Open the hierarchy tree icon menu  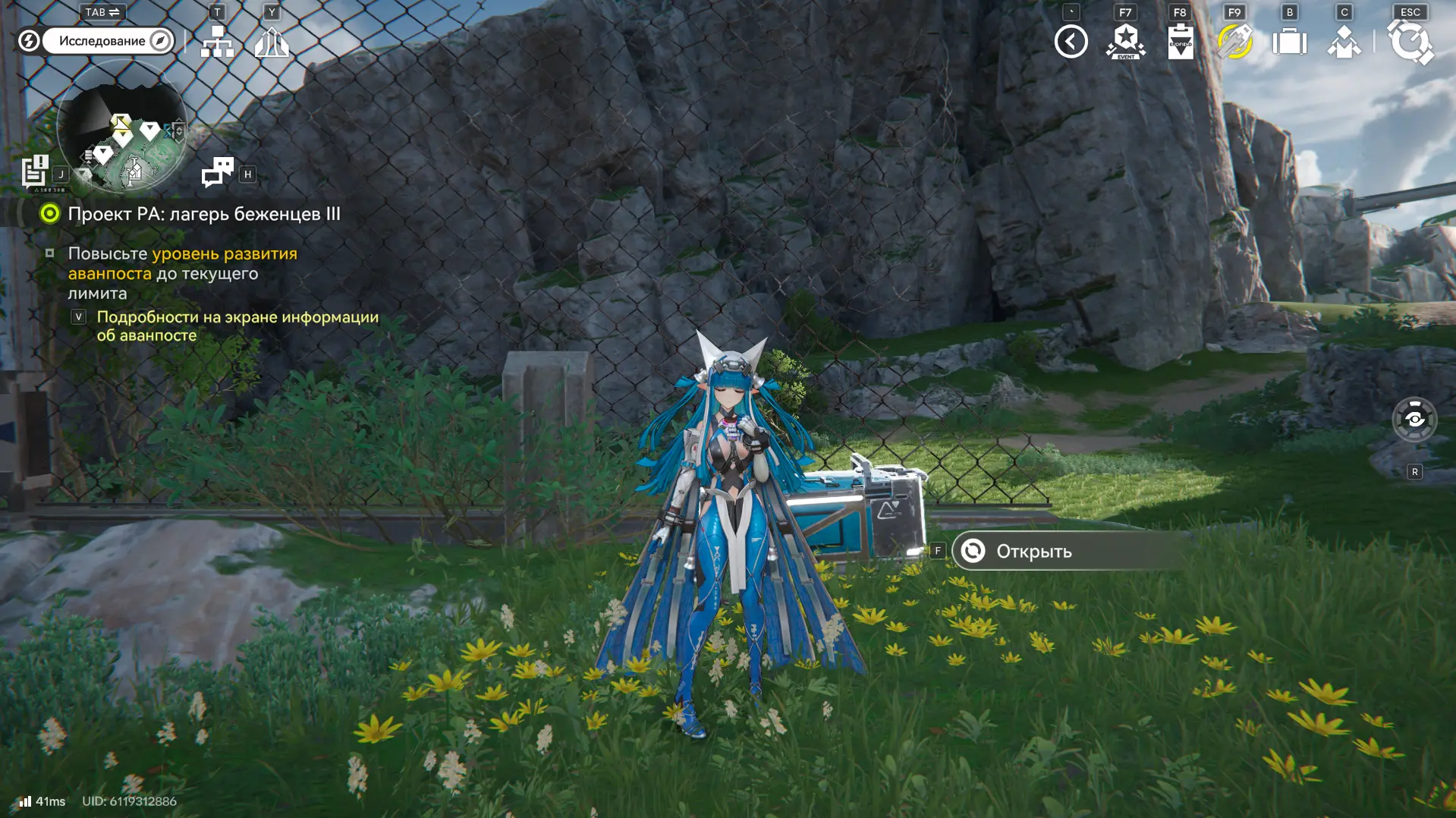[x=217, y=42]
